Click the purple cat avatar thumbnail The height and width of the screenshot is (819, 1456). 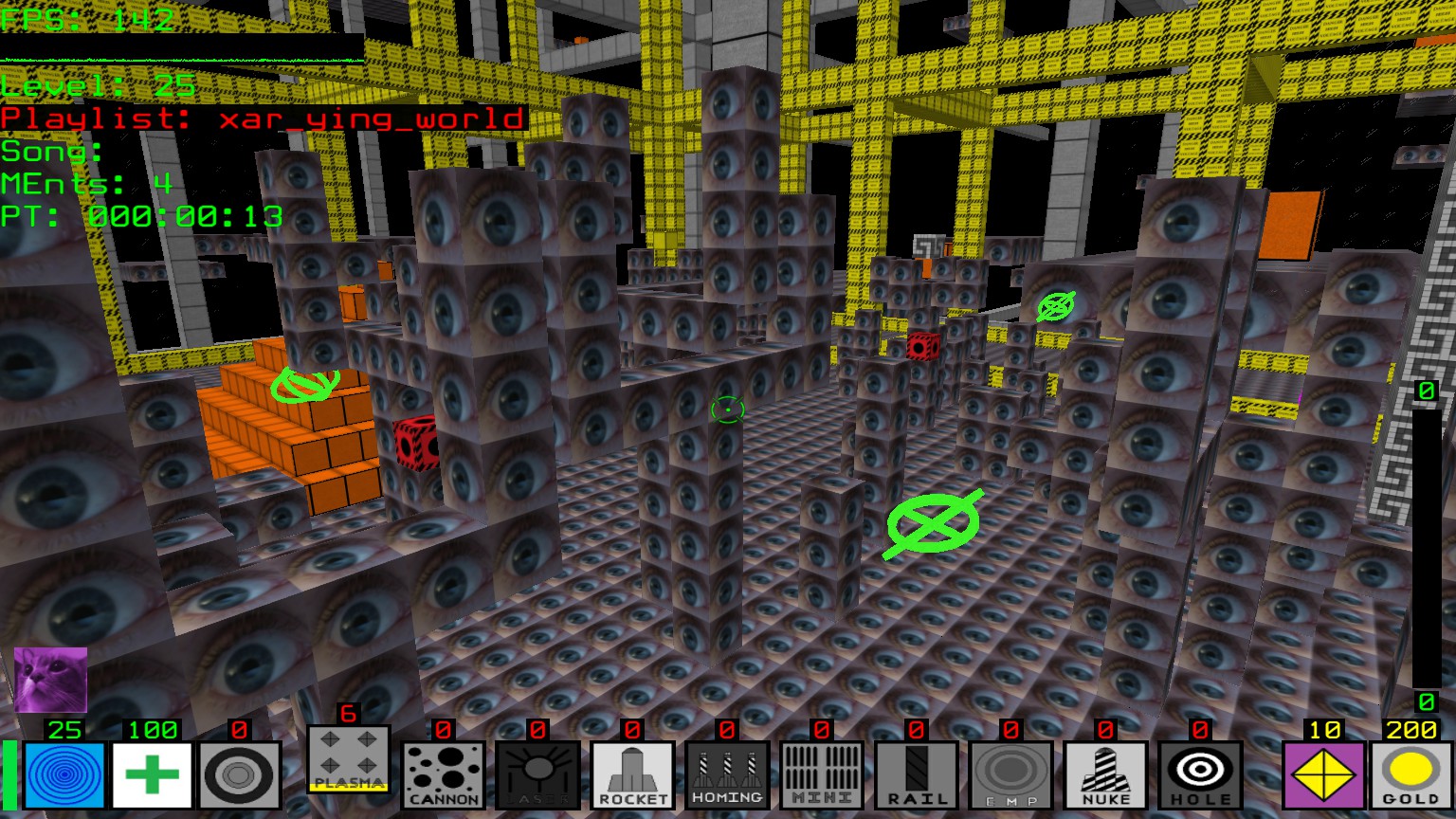pos(50,680)
